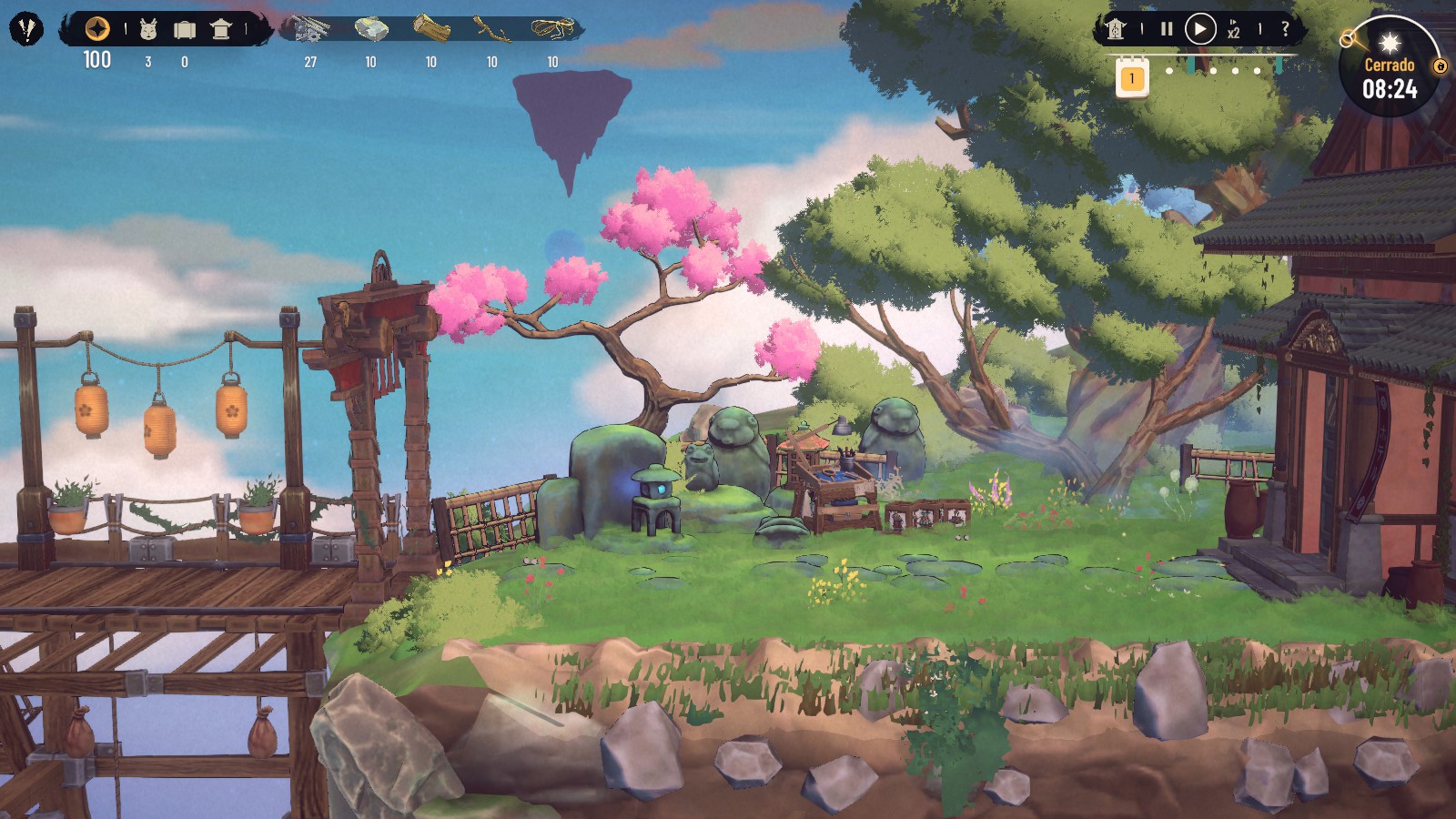Image resolution: width=1456 pixels, height=819 pixels.
Task: Pause the game time
Action: pyautogui.click(x=1167, y=29)
